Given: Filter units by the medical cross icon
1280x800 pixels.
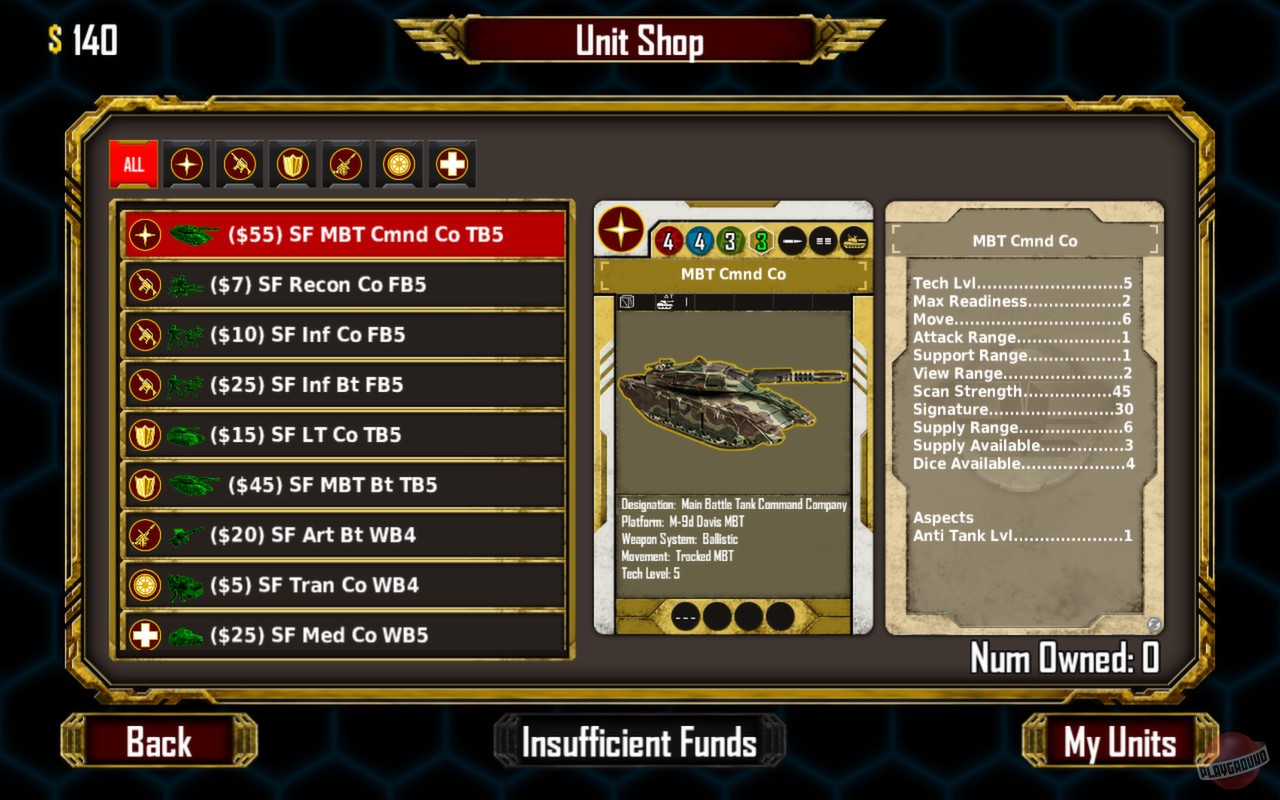Looking at the screenshot, I should click(x=452, y=164).
